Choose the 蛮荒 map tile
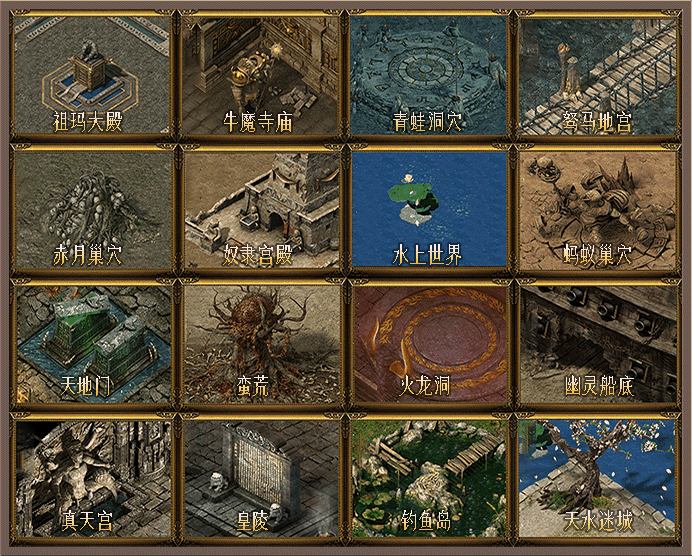Image resolution: width=692 pixels, height=556 pixels. (259, 342)
